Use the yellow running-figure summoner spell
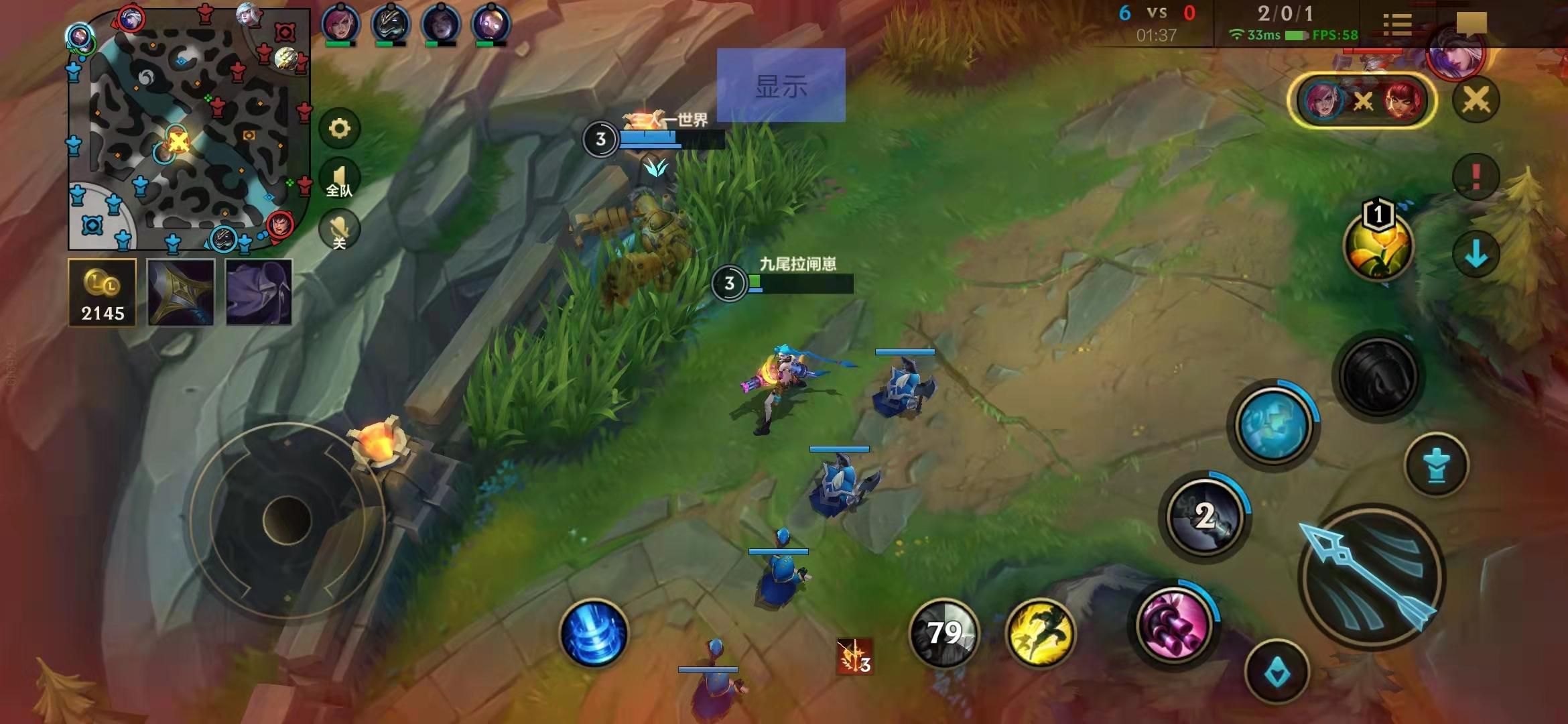 tap(1040, 633)
